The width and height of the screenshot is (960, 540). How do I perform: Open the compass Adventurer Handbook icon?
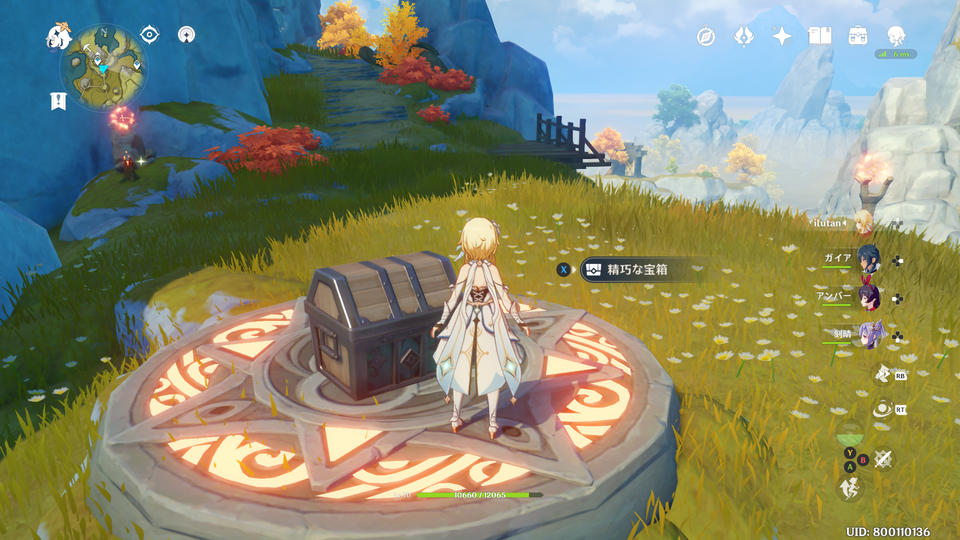[x=706, y=37]
